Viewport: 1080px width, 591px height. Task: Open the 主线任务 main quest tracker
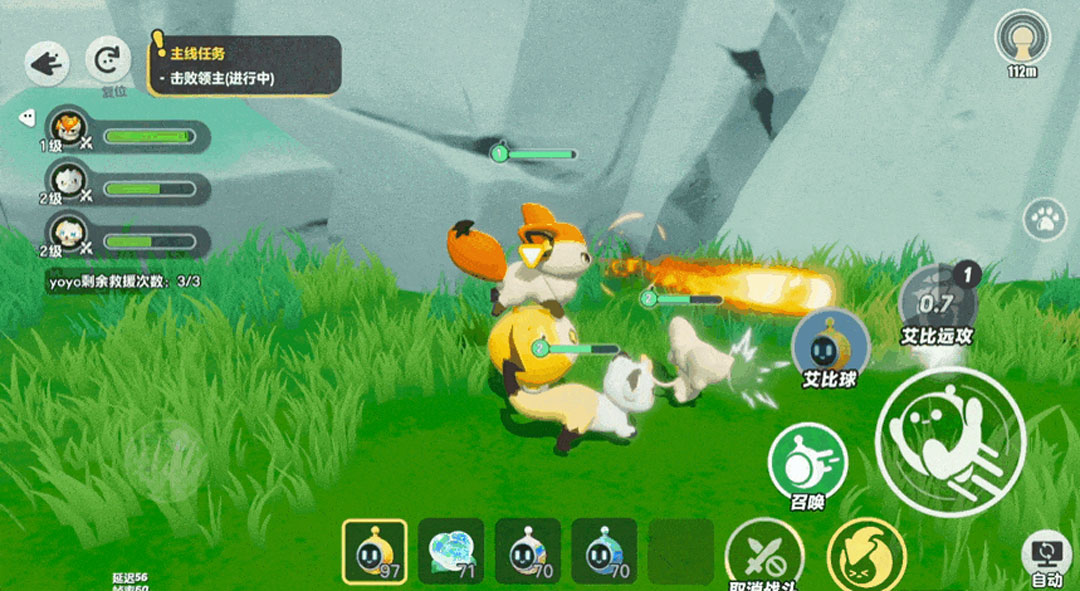[x=245, y=66]
